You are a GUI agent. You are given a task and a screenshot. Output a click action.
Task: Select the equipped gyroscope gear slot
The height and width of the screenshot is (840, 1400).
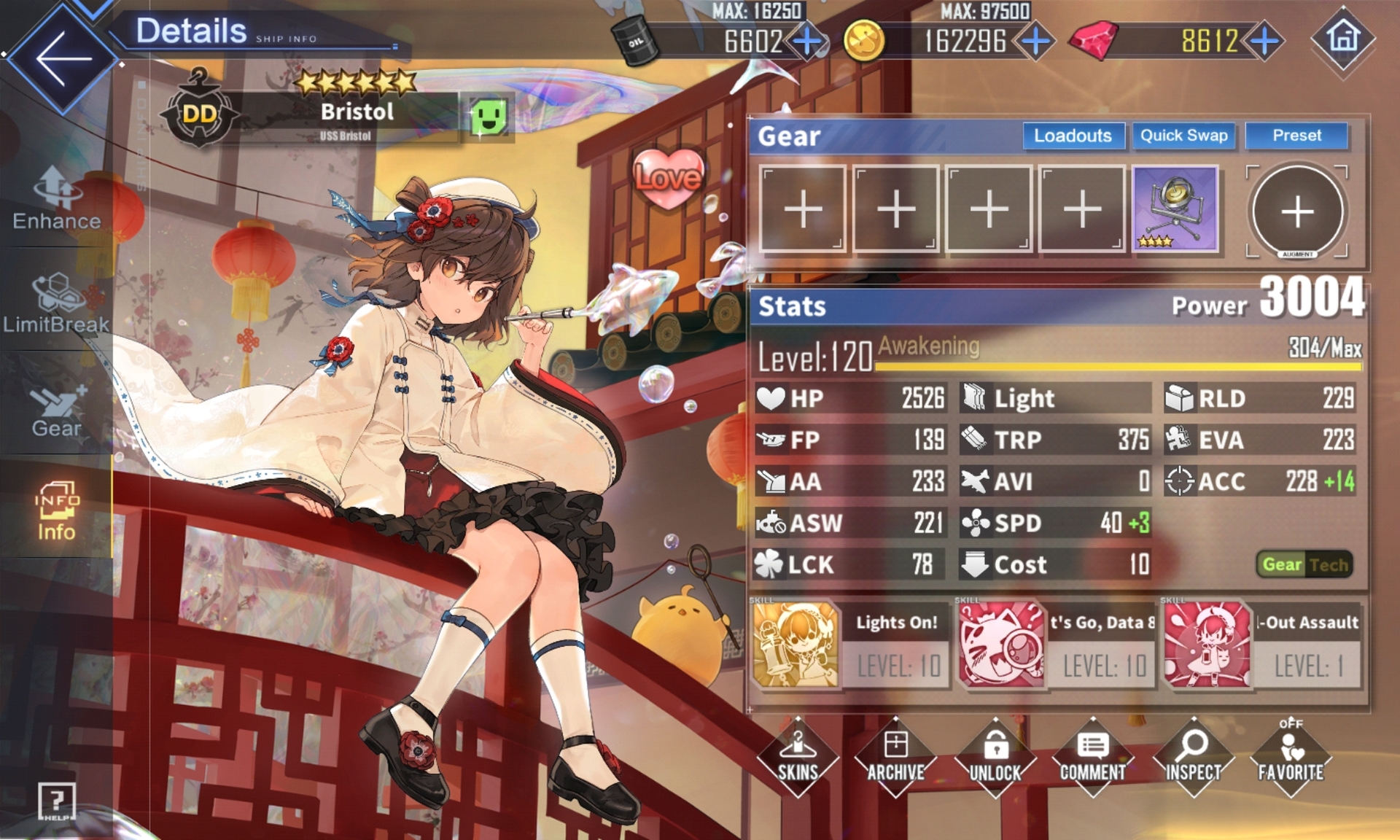1175,209
